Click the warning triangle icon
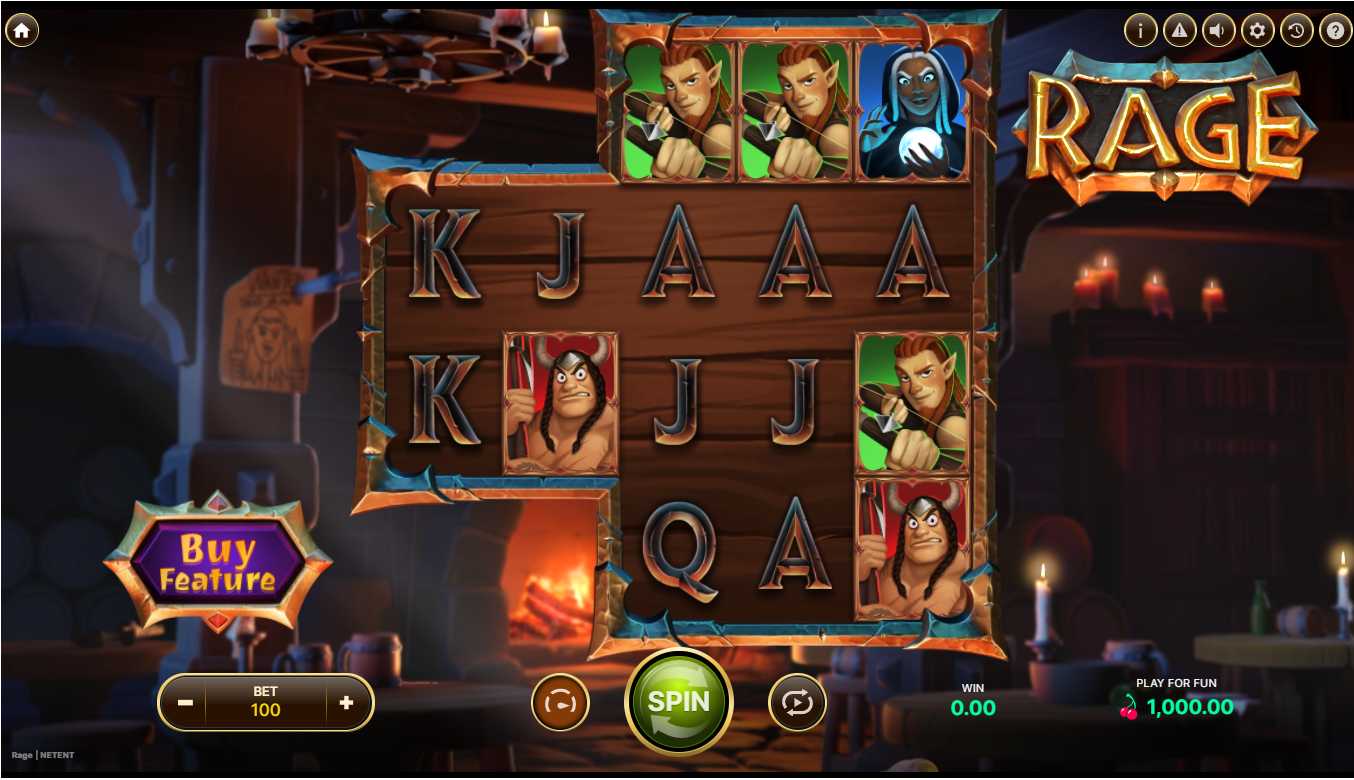This screenshot has width=1354, height=780. point(1179,31)
